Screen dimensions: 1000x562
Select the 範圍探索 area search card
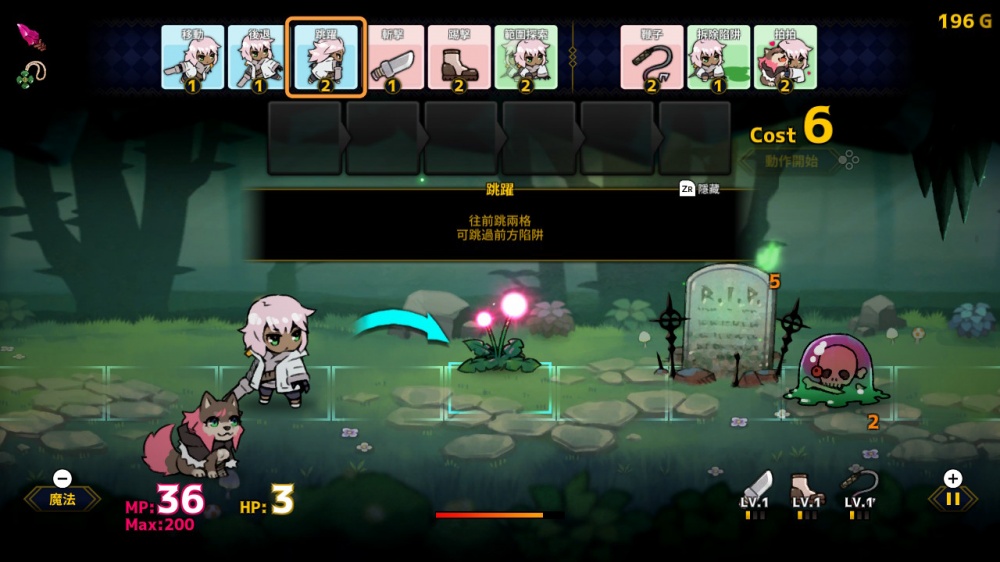pos(525,58)
